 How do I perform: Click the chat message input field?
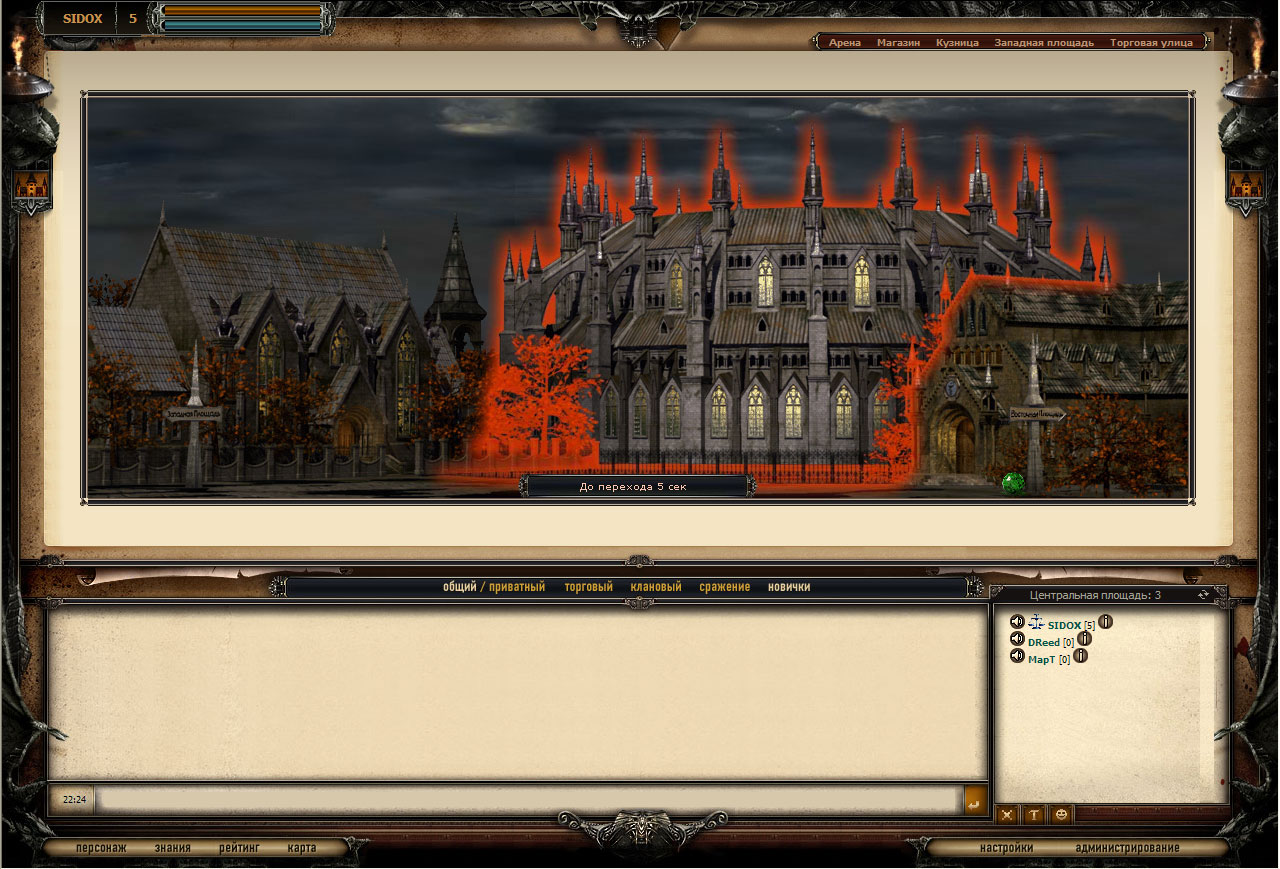click(x=528, y=800)
